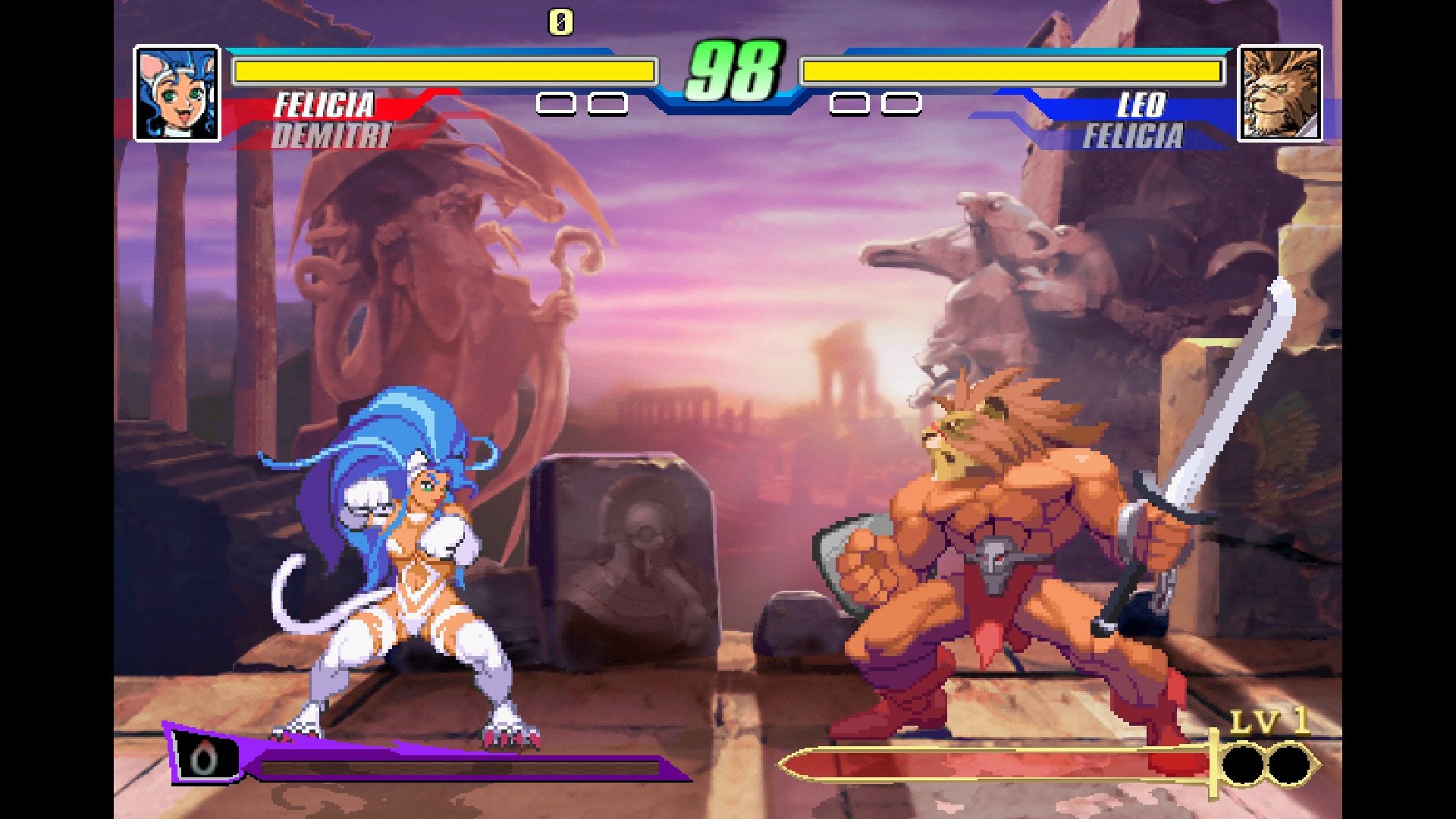Screen dimensions: 1456x819
Task: Select Leo's lion portrait
Action: coord(1280,93)
